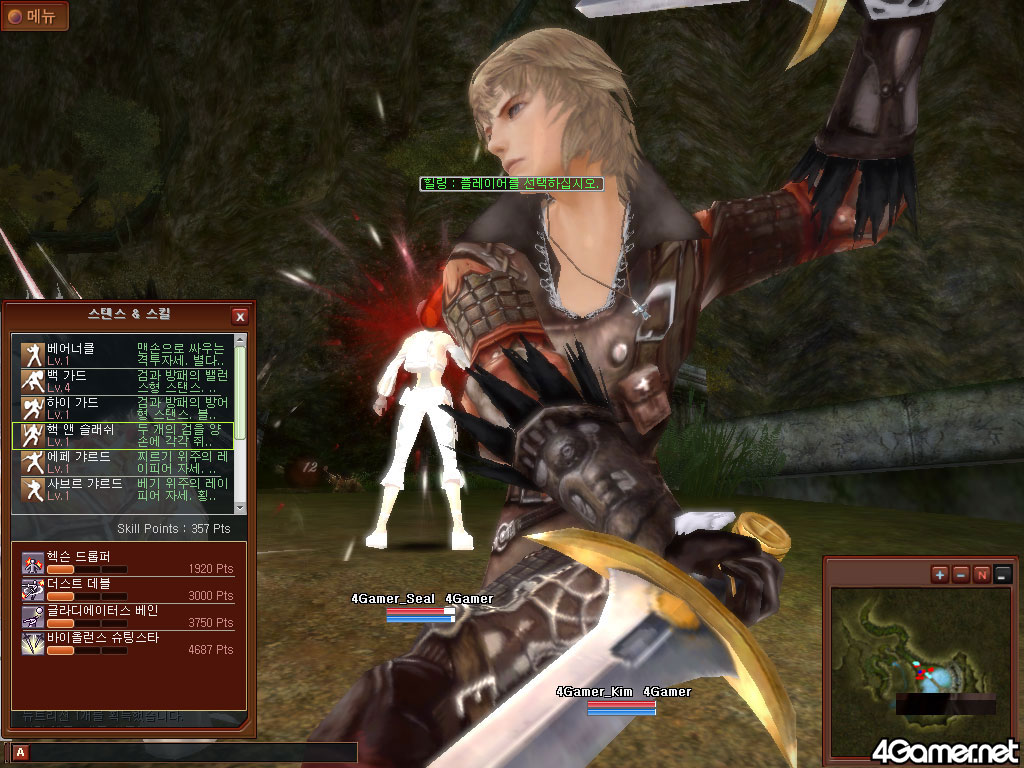Close the 스탠스 & 스킬 window
The width and height of the screenshot is (1024, 768).
pyautogui.click(x=240, y=317)
